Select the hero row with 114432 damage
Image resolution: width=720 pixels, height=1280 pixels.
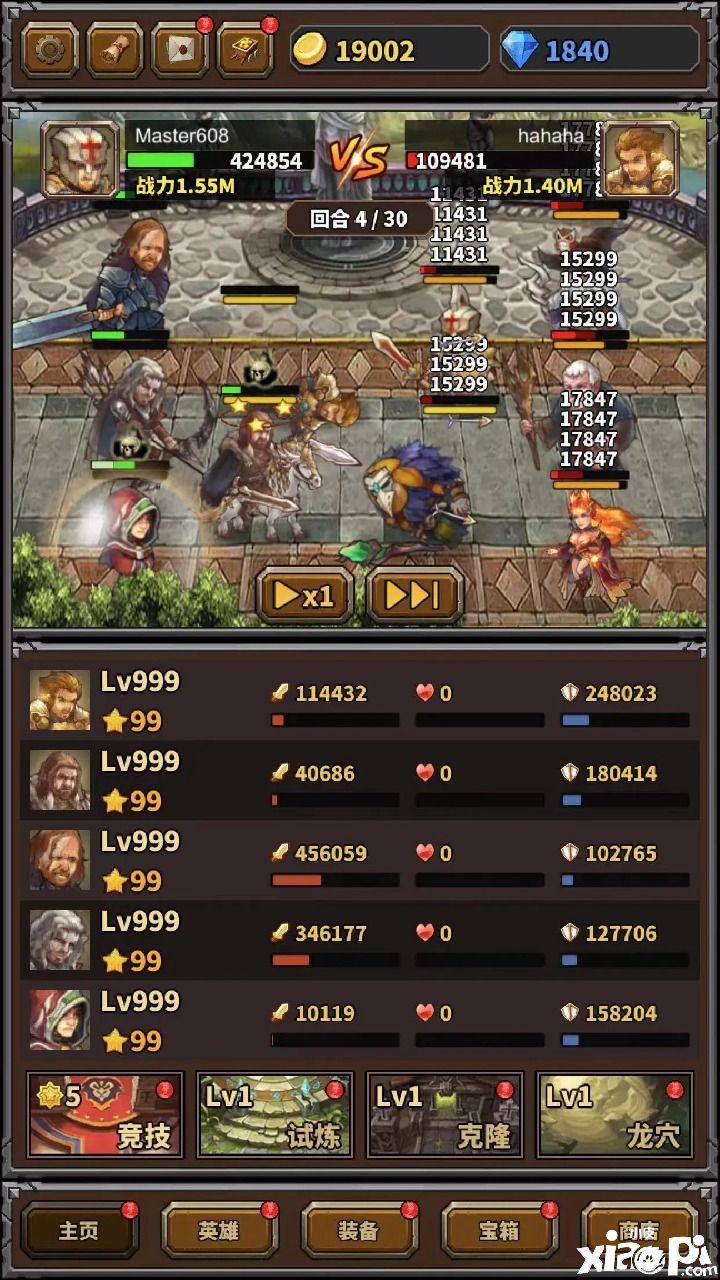pyautogui.click(x=360, y=700)
